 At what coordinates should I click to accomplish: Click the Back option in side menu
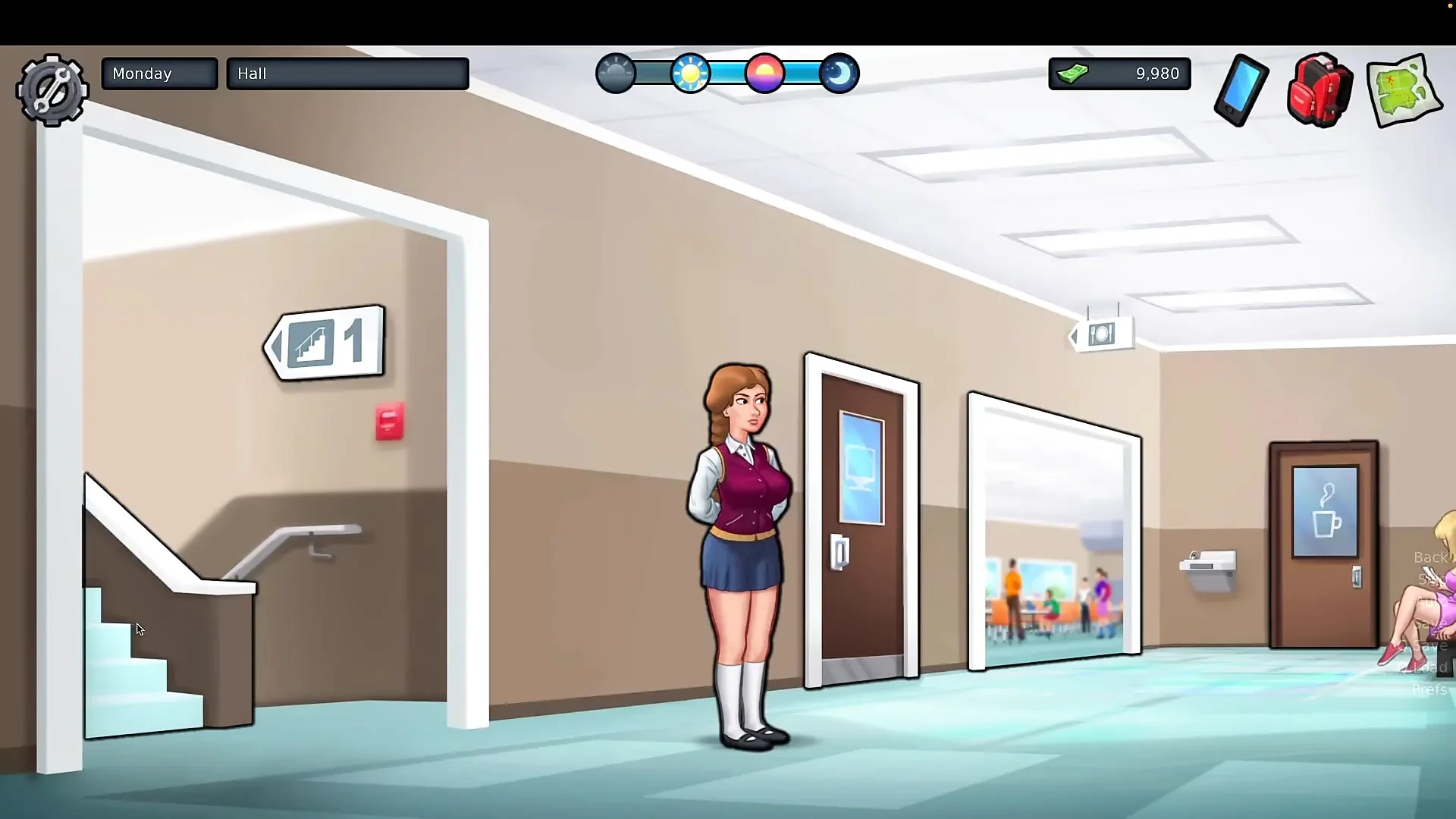[x=1432, y=557]
